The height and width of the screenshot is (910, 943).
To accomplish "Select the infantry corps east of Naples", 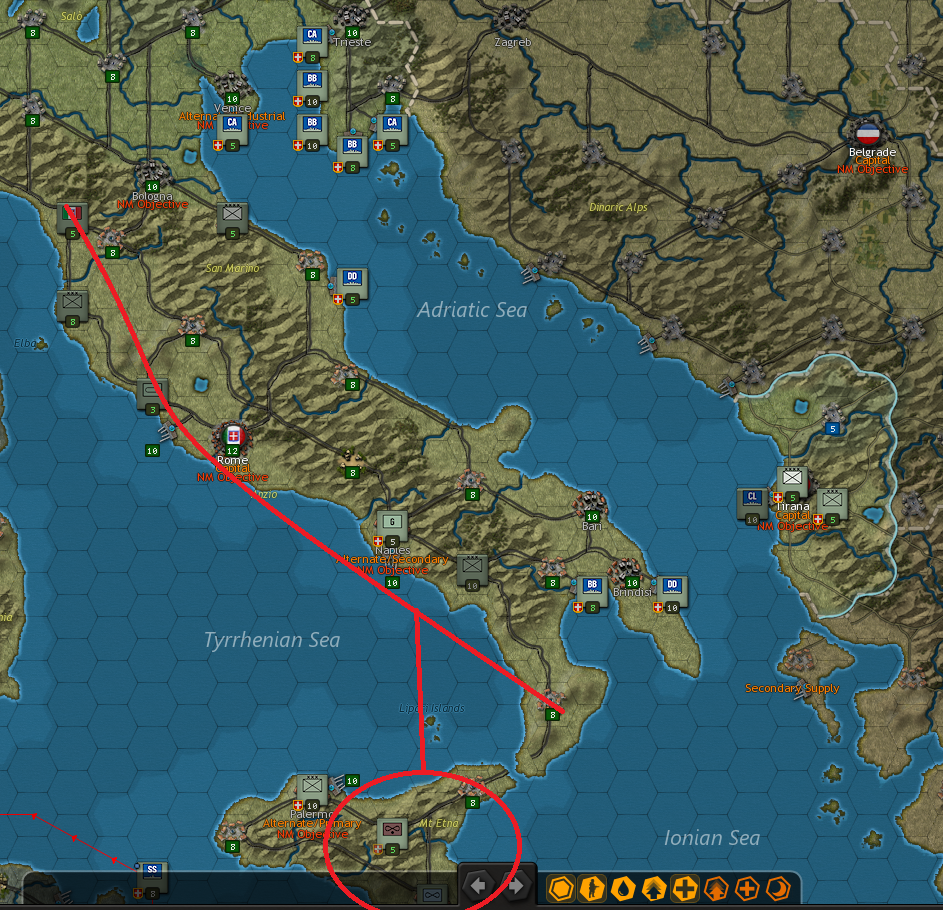I will 472,567.
